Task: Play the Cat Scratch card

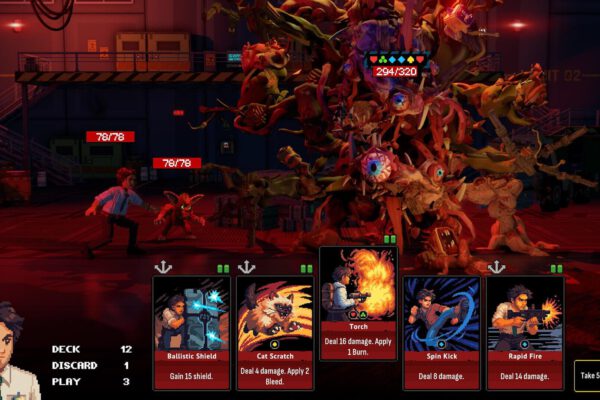Action: click(275, 332)
